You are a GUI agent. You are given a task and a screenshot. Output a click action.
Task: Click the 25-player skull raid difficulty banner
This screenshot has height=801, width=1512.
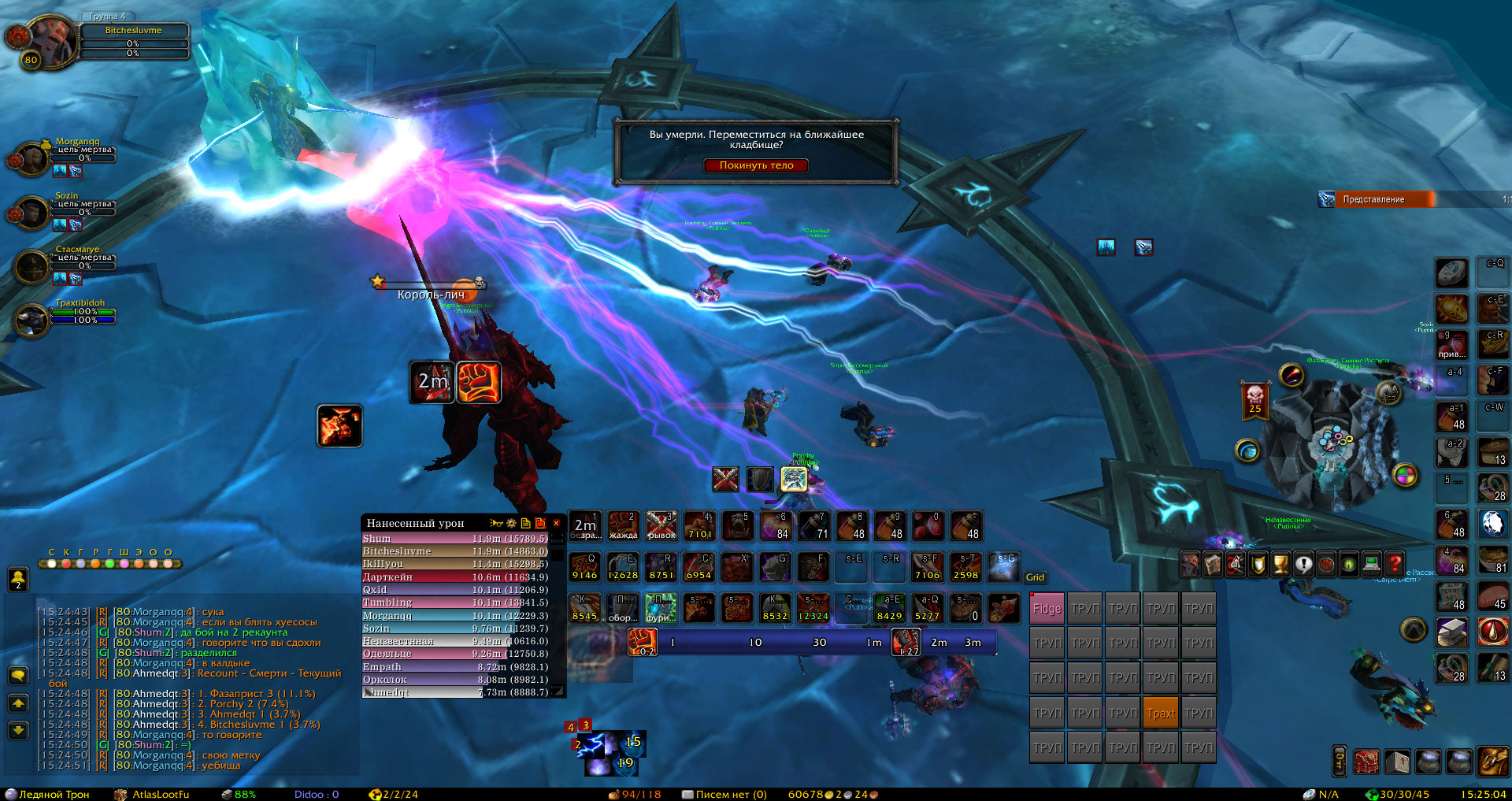(x=1254, y=399)
